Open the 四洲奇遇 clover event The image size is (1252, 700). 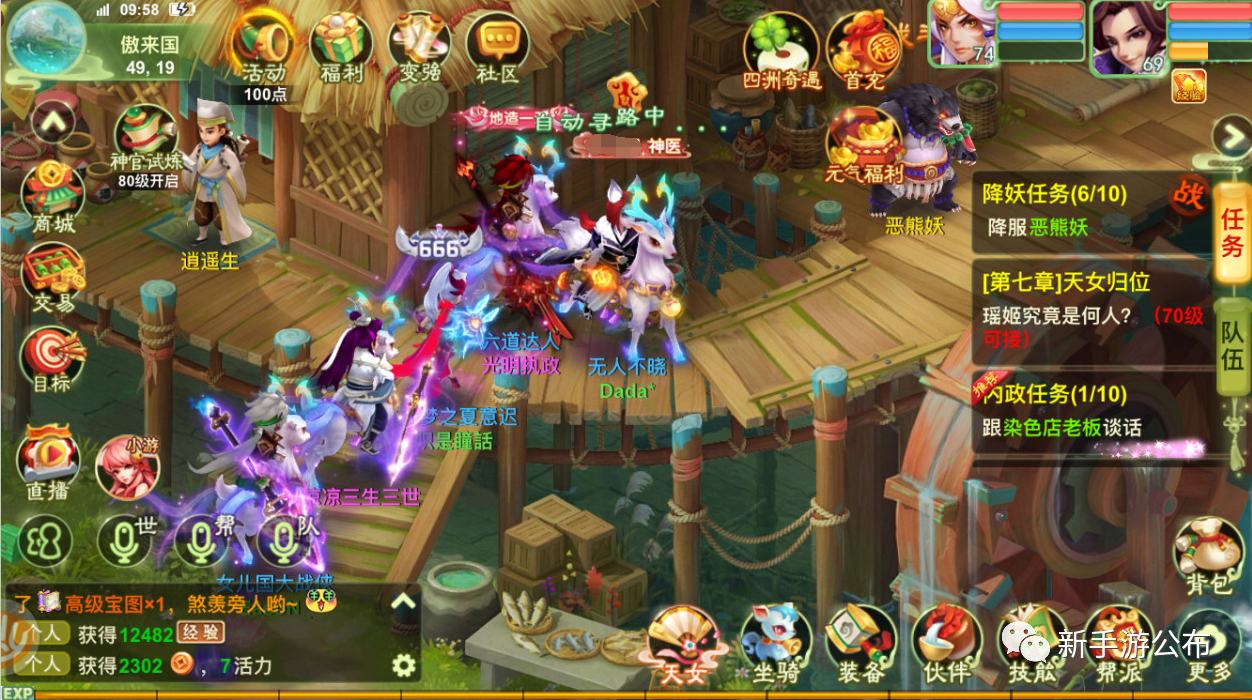pos(780,50)
